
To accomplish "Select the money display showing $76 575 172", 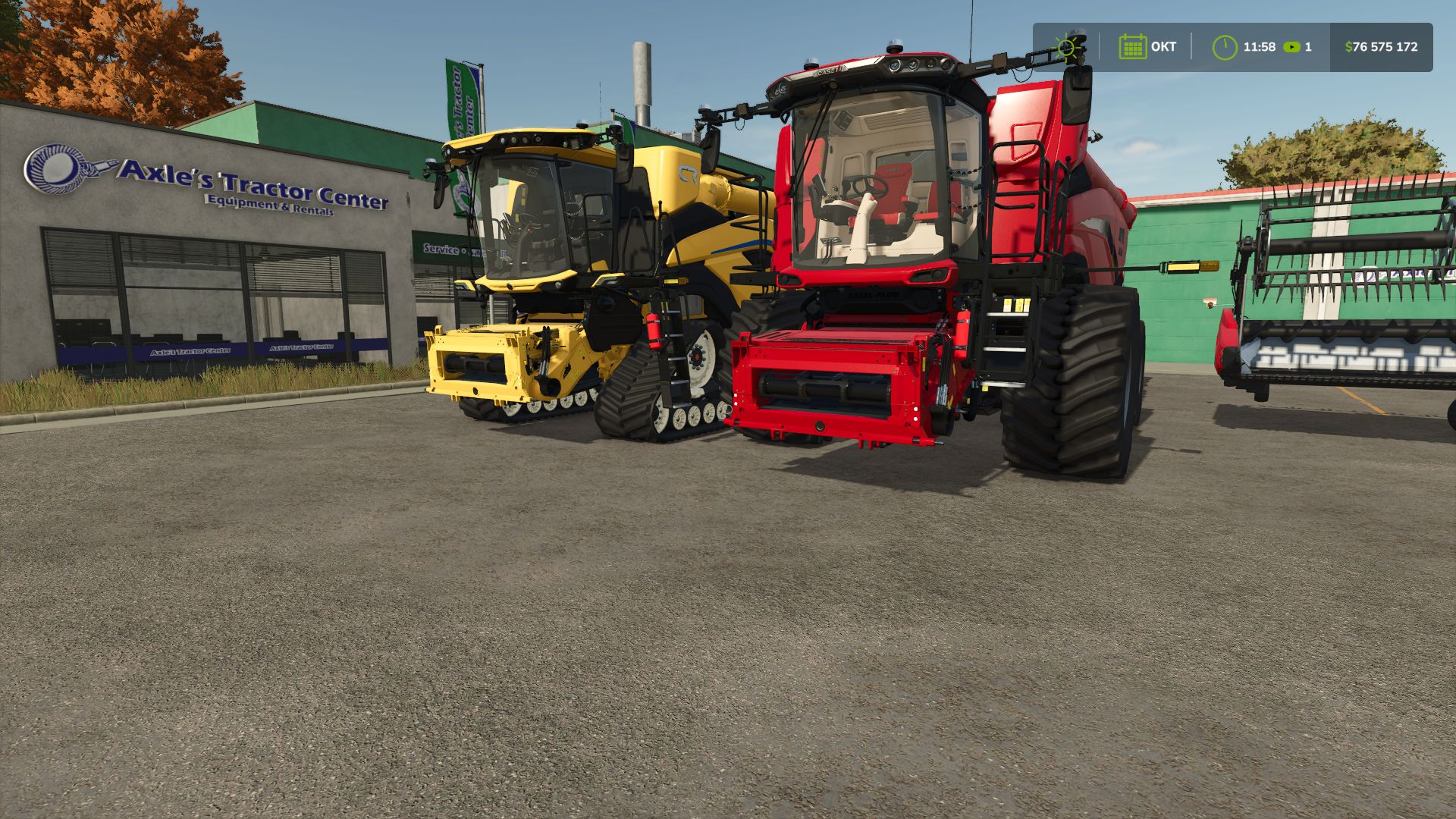I will pyautogui.click(x=1380, y=46).
